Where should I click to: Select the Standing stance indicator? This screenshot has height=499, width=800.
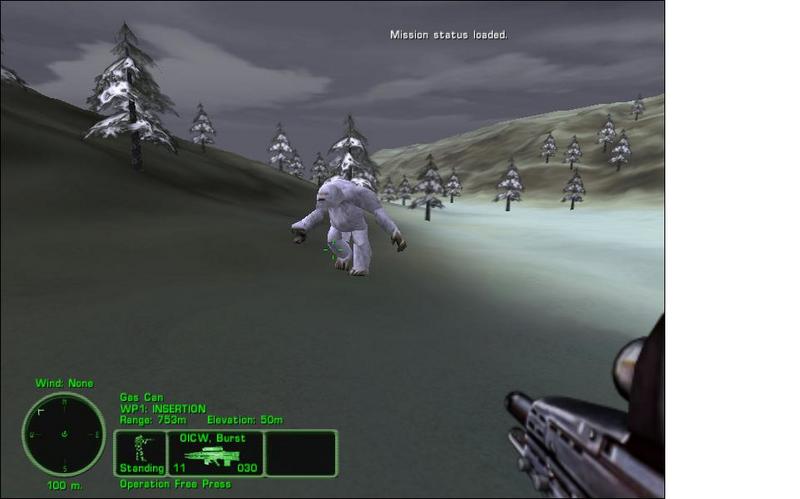coord(141,452)
